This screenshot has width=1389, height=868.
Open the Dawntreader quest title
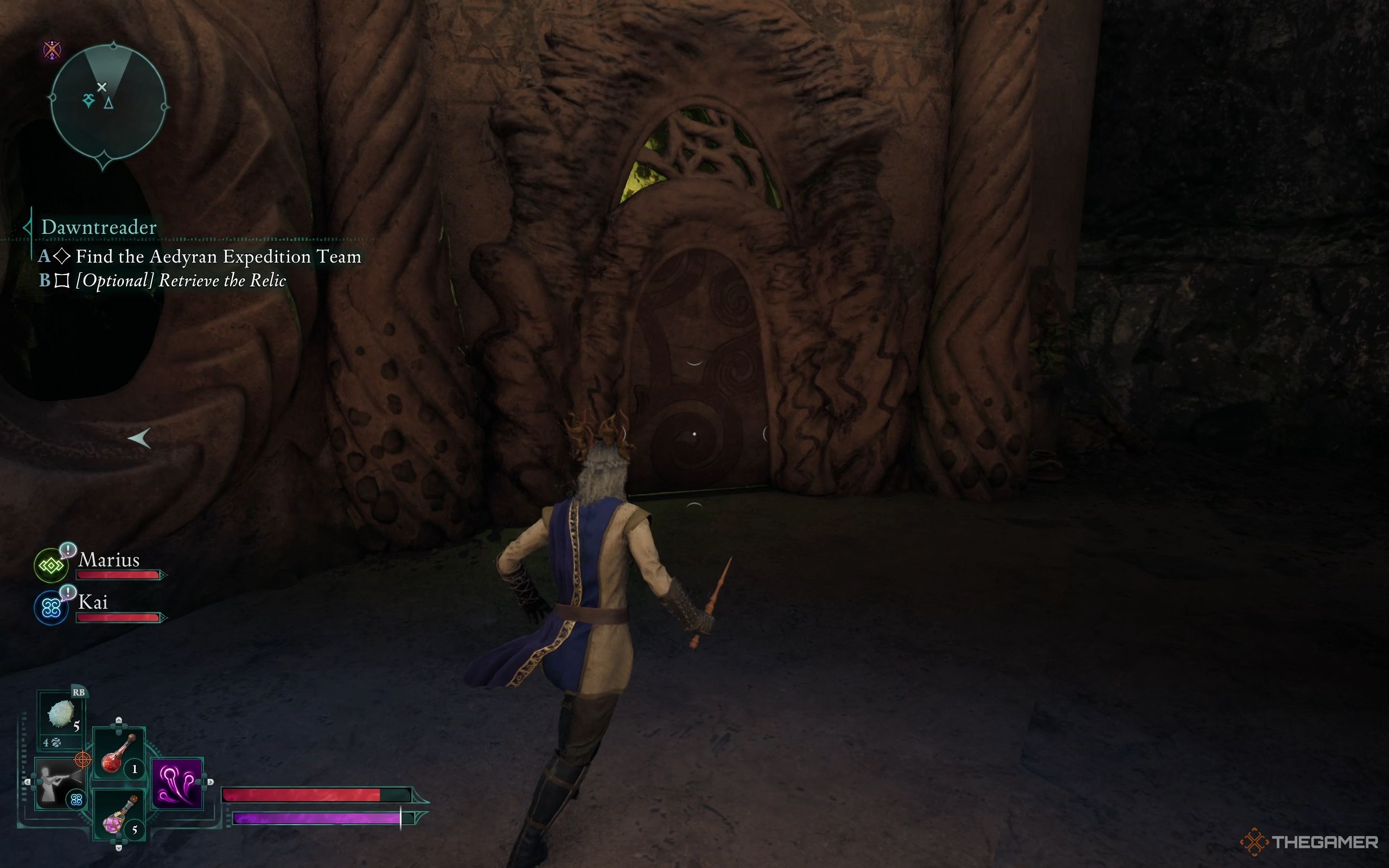click(99, 227)
